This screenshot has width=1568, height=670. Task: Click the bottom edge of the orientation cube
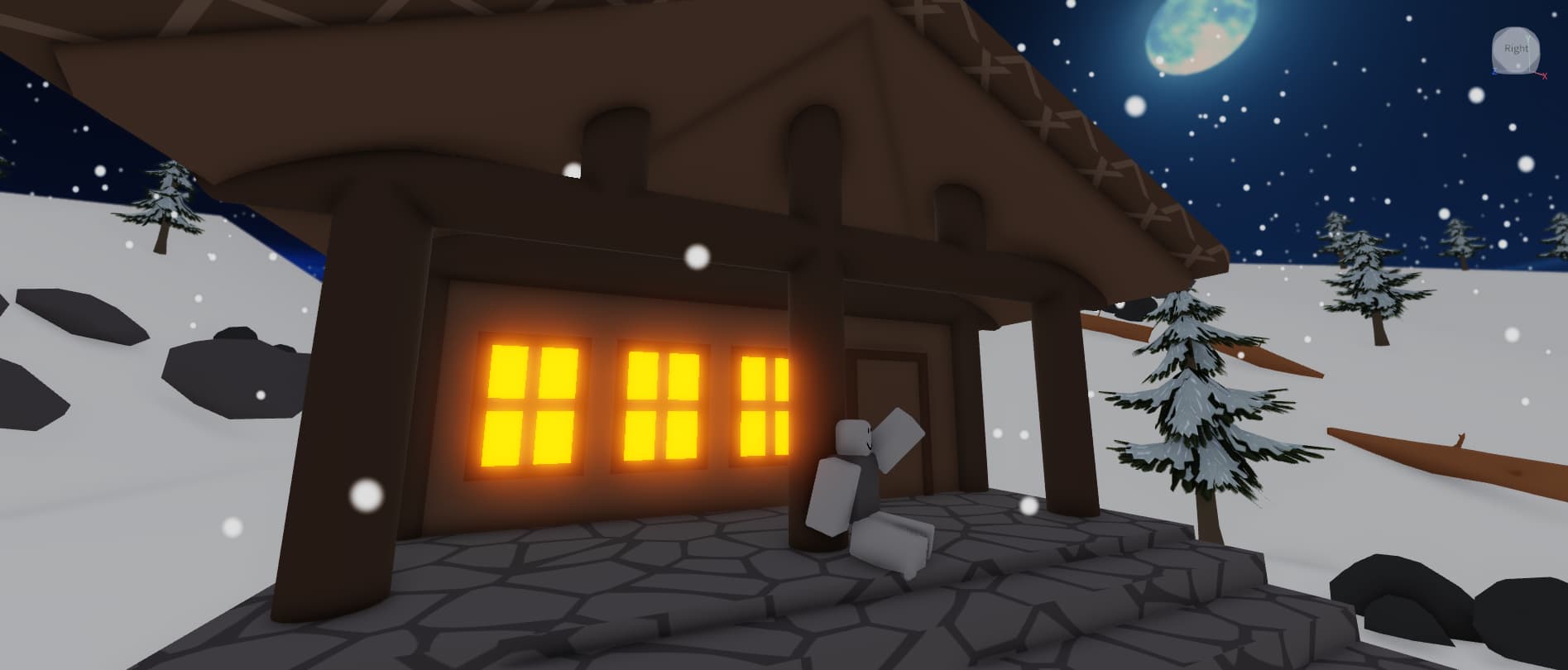click(1516, 73)
